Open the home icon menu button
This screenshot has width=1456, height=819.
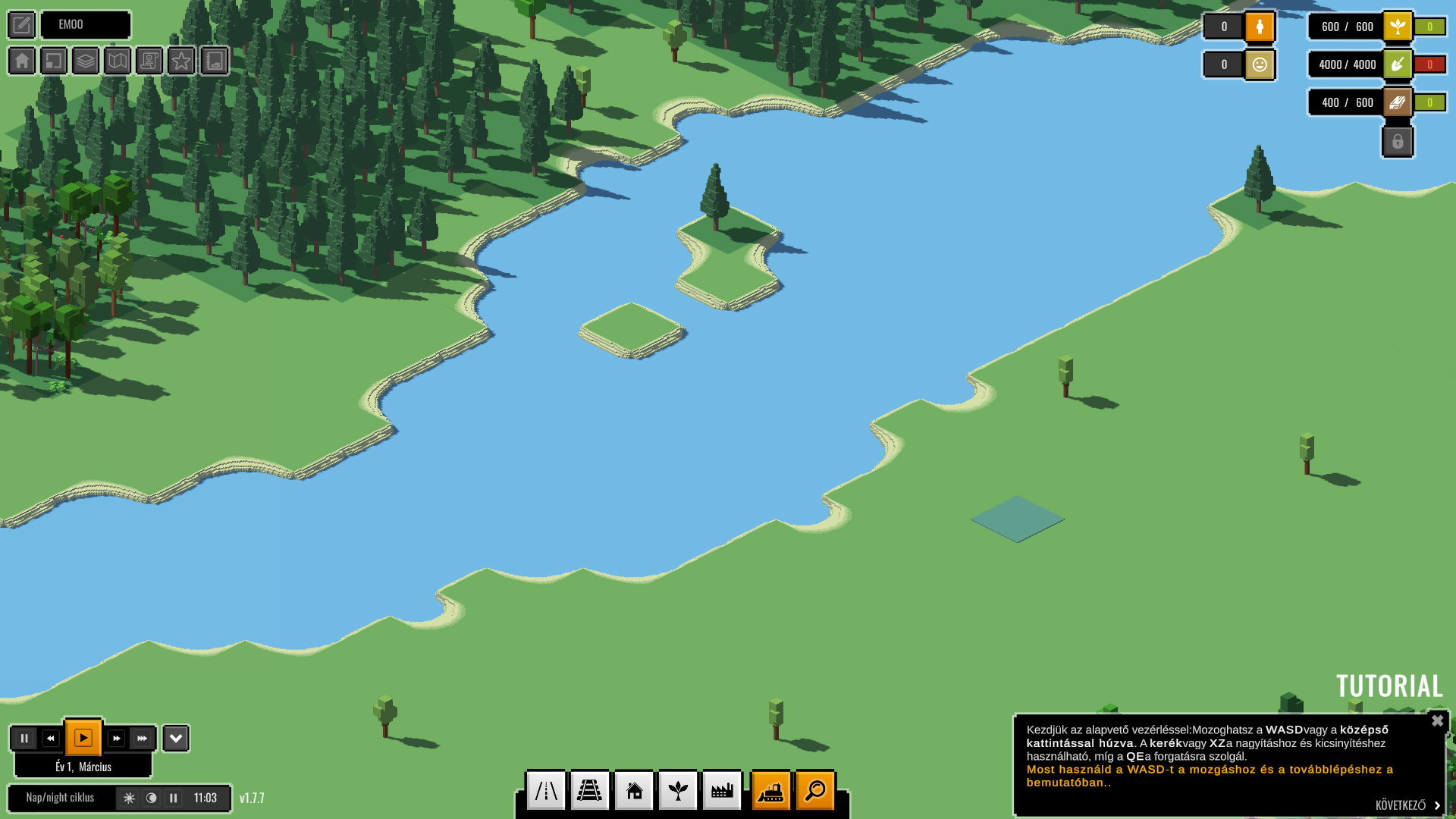[x=22, y=61]
